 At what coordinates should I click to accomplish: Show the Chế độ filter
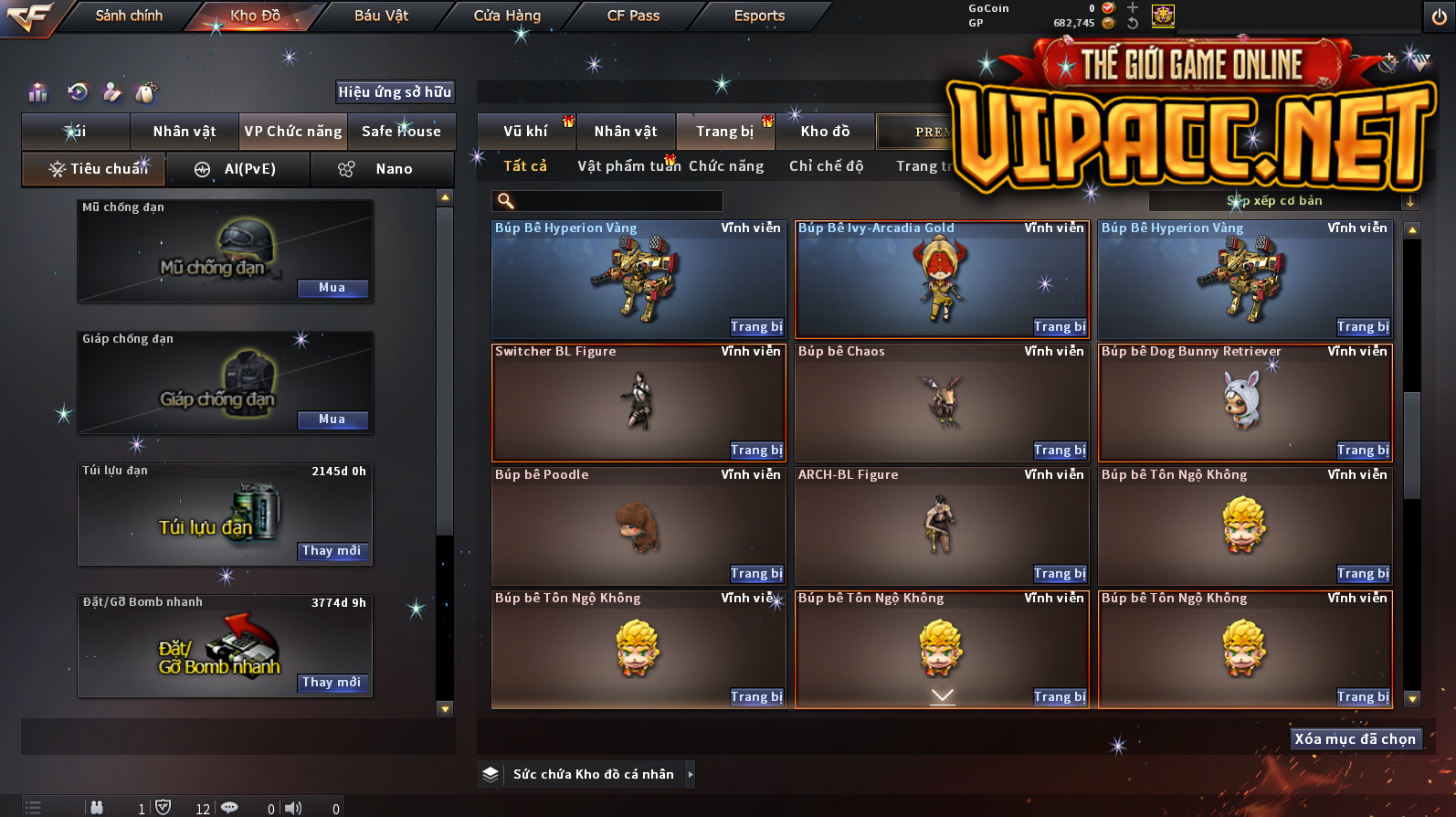[827, 166]
